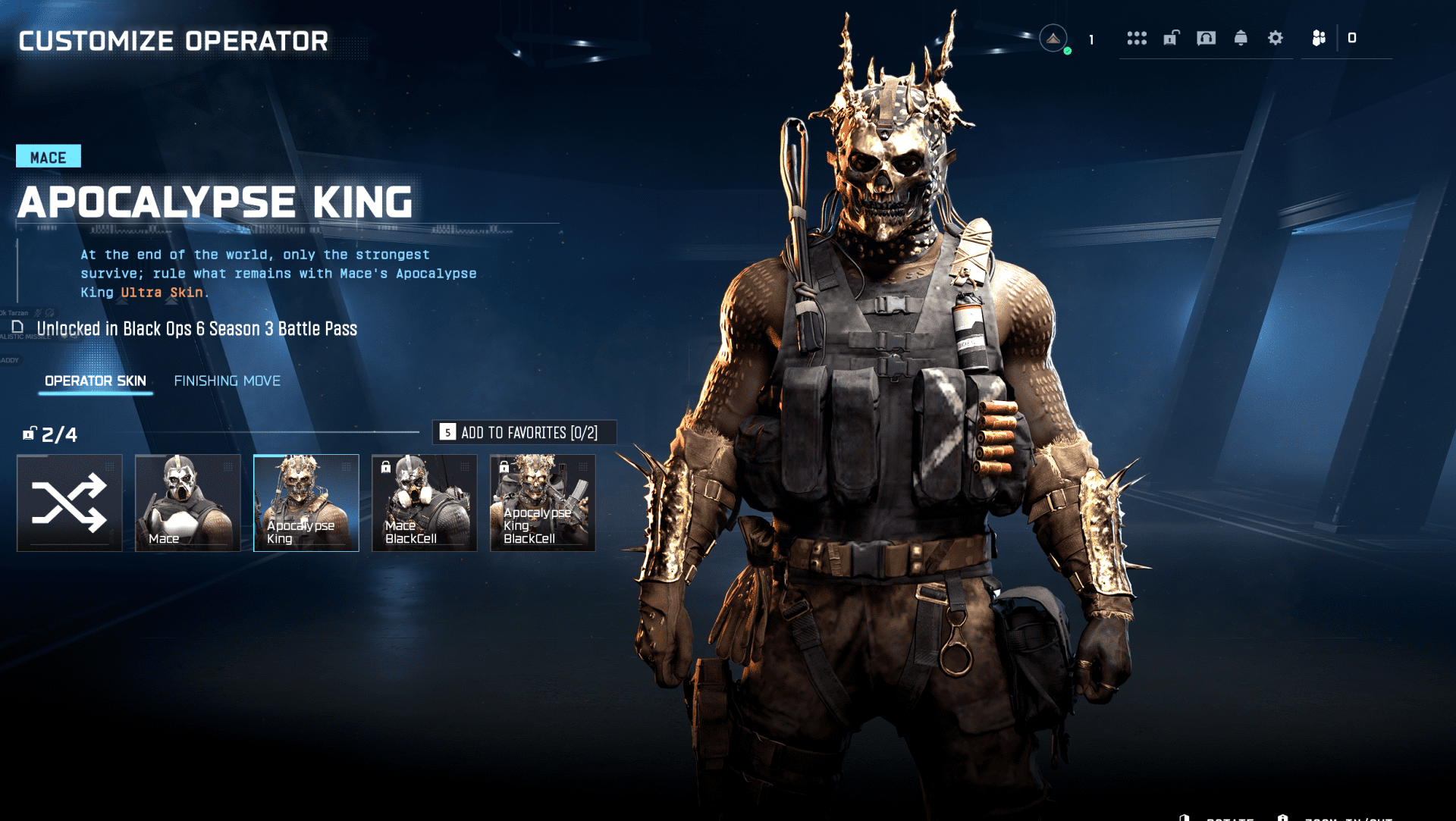Viewport: 1456px width, 821px height.
Task: Select the default Mace skin
Action: [188, 503]
